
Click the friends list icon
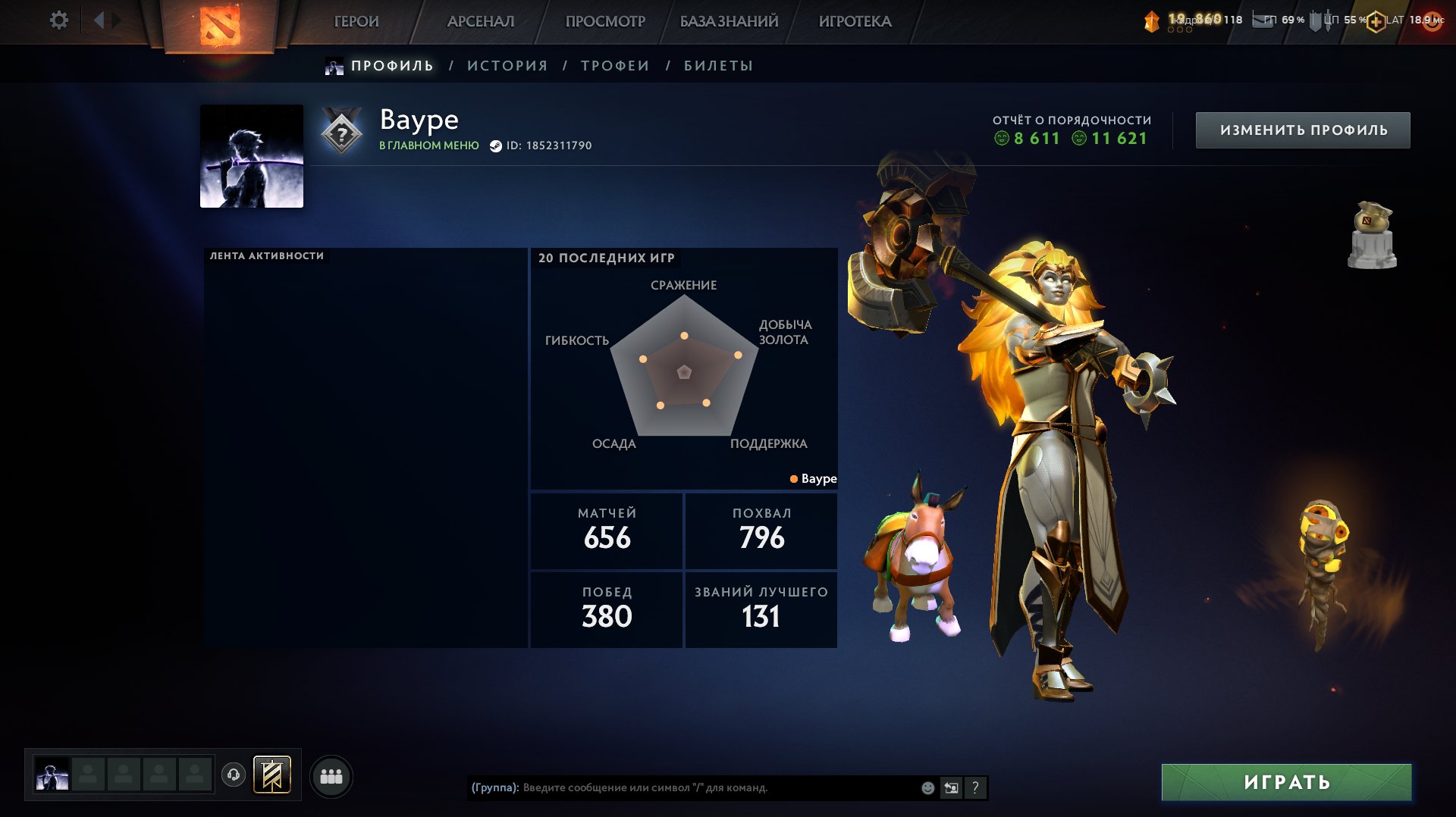331,776
